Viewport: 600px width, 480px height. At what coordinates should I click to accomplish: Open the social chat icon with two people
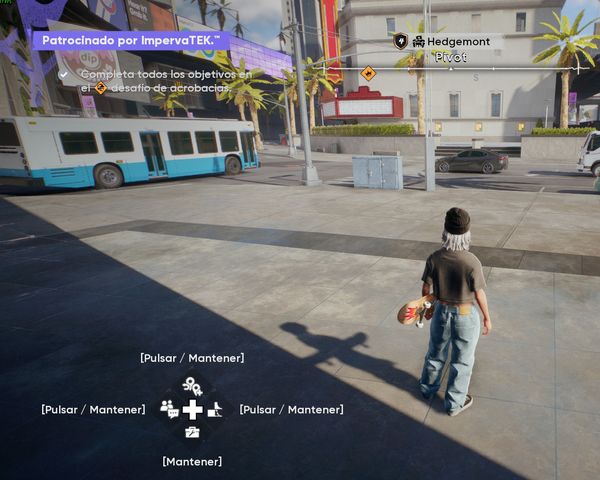click(168, 408)
